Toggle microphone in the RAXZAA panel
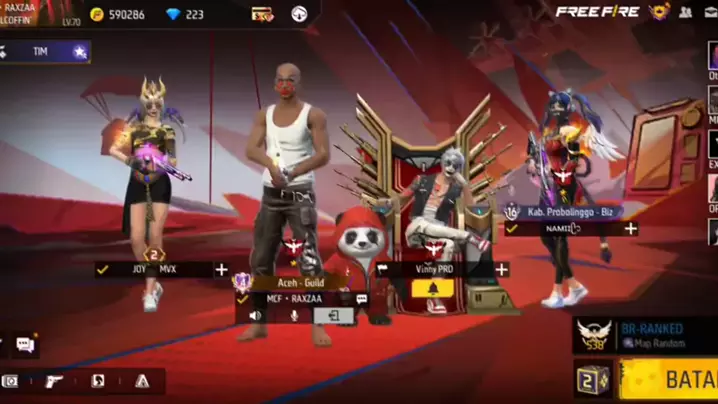Image resolution: width=718 pixels, height=404 pixels. coord(294,316)
